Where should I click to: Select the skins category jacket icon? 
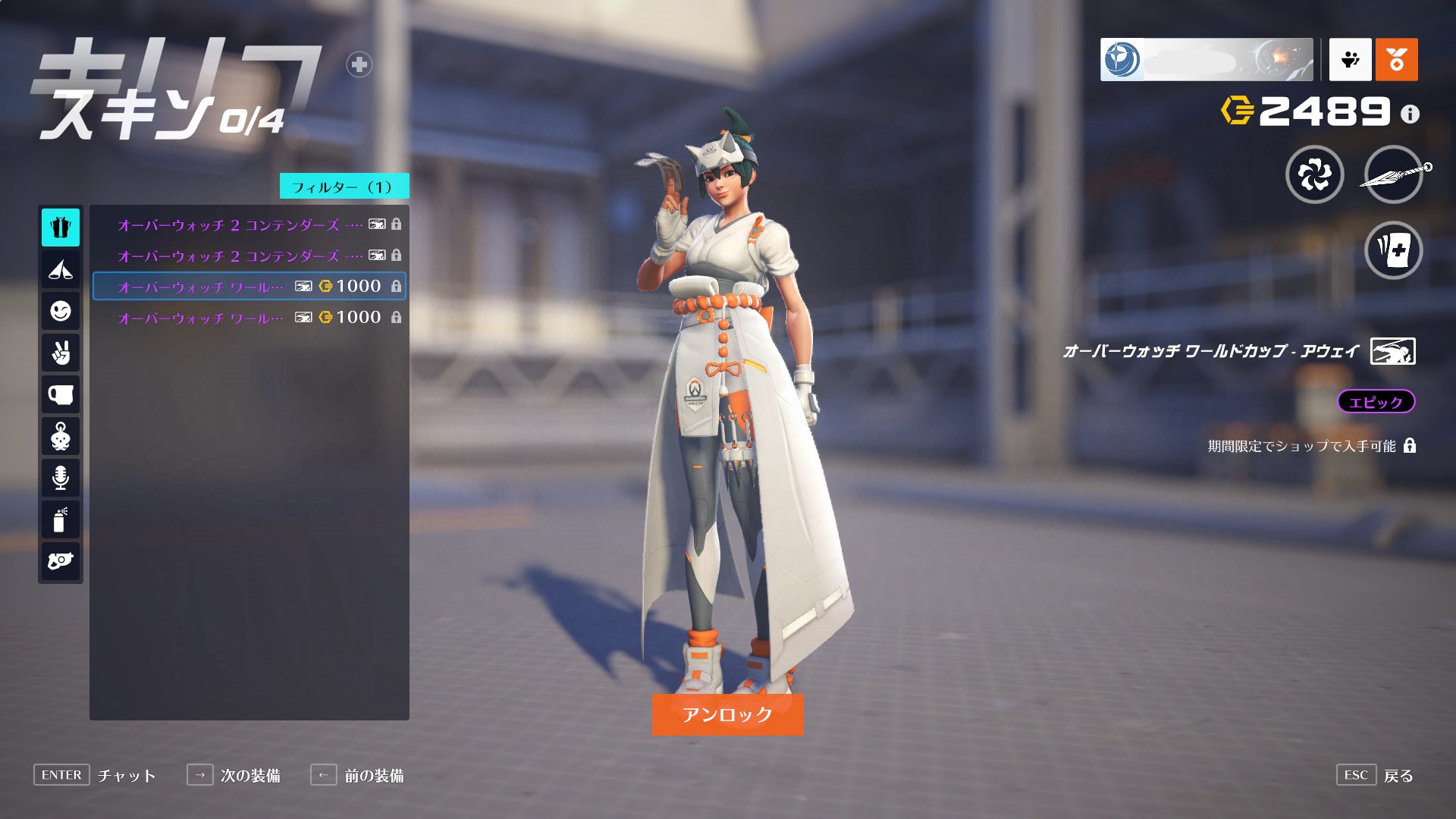(x=61, y=227)
